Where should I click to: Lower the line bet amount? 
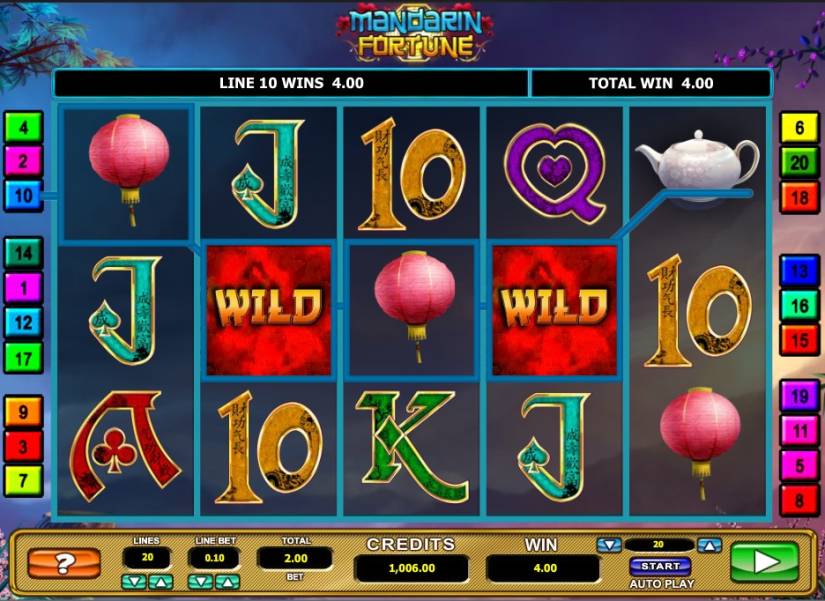pos(198,581)
